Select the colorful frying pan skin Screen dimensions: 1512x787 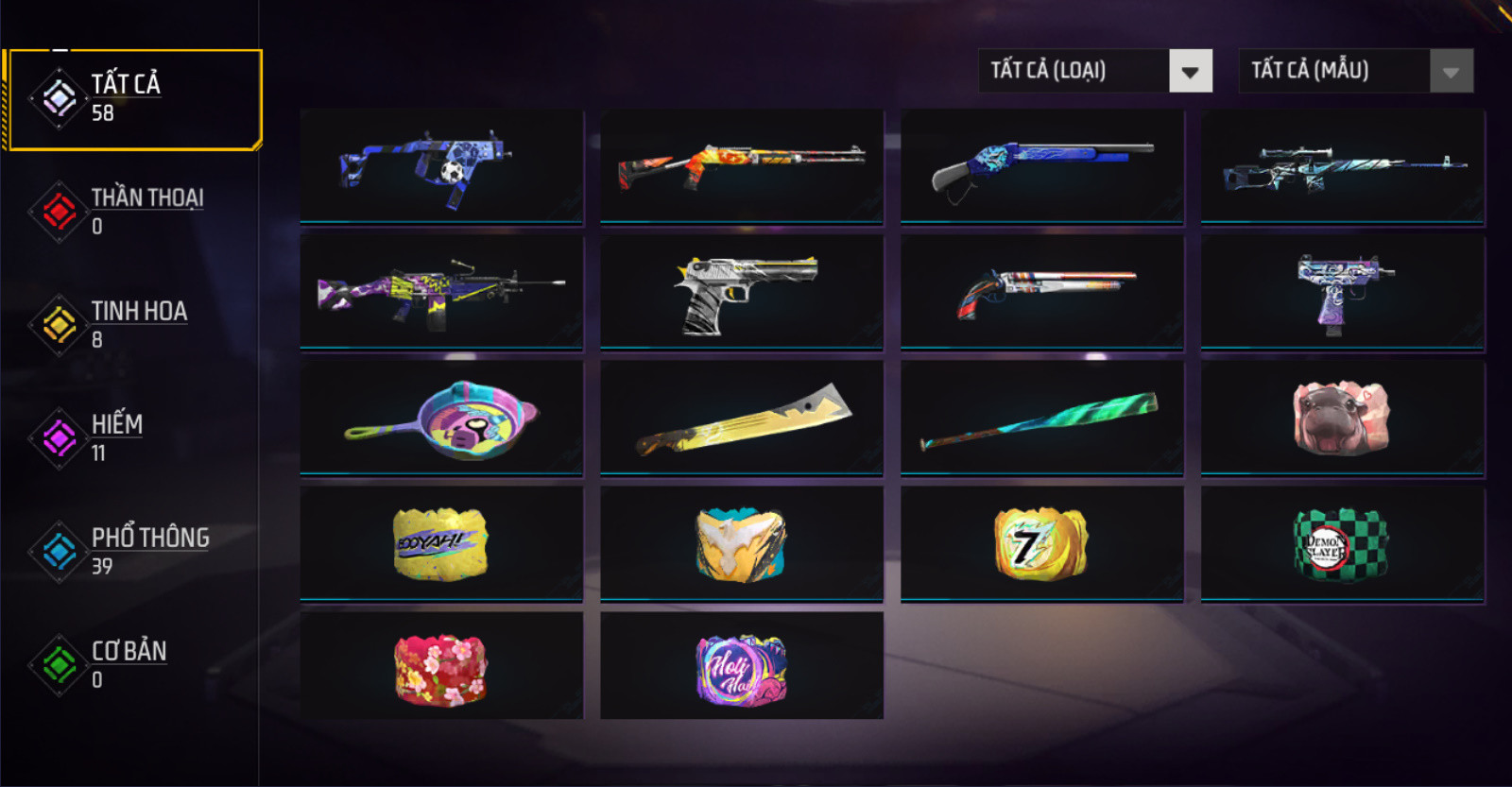pos(441,419)
